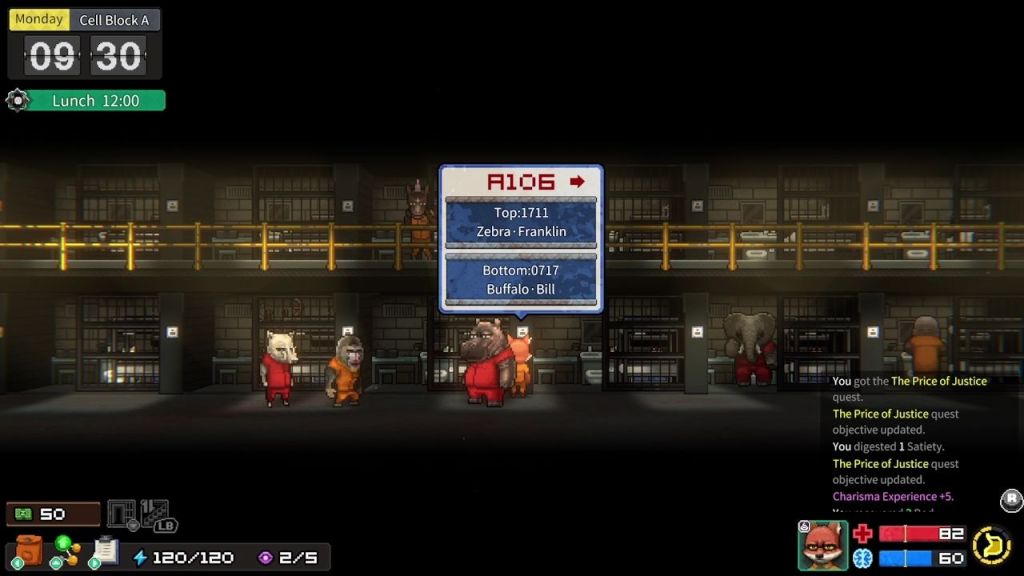Image resolution: width=1024 pixels, height=576 pixels.
Task: Open the cell door map icon
Action: coord(121,514)
